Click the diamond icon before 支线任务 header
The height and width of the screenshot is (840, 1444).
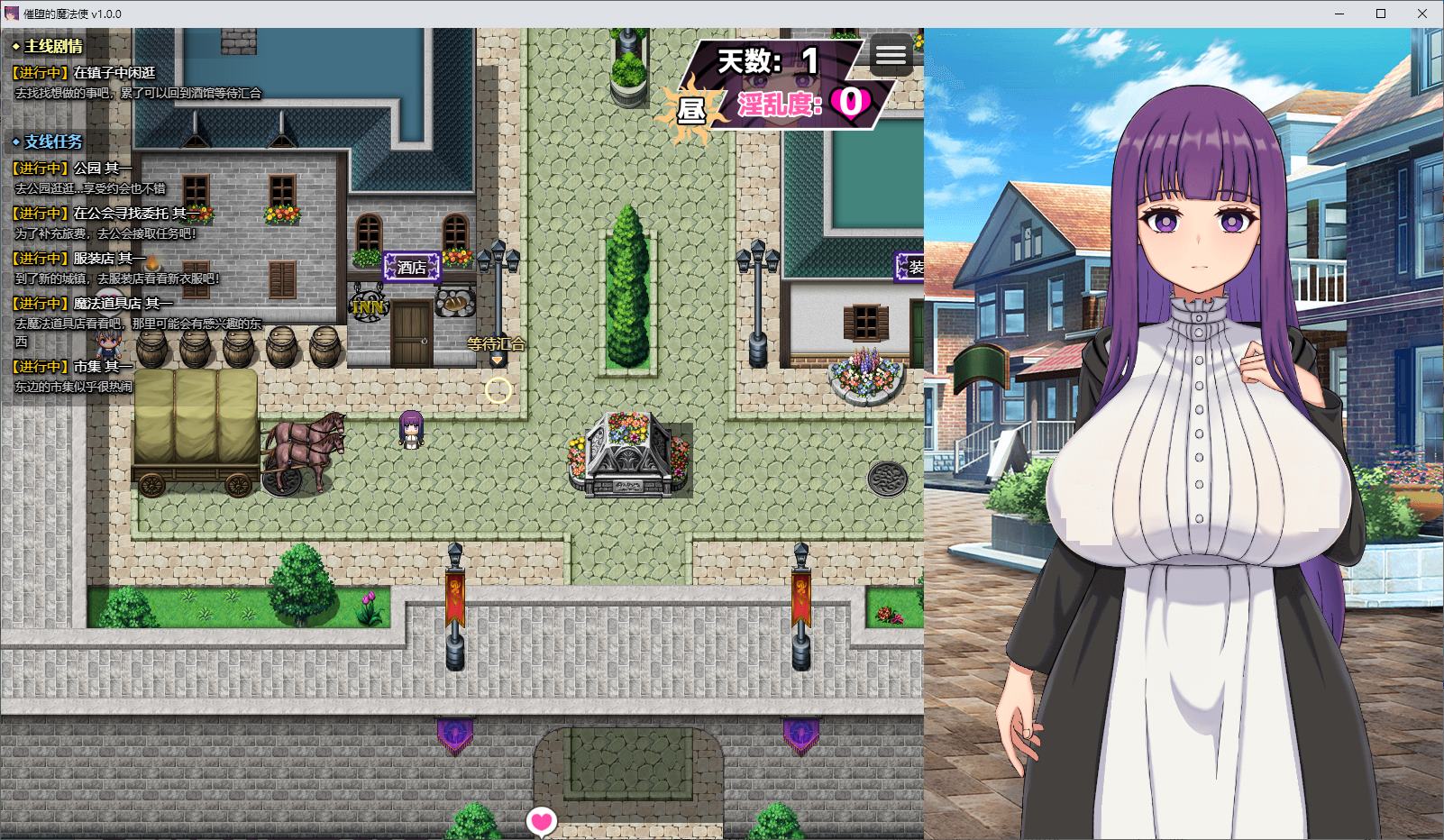15,141
